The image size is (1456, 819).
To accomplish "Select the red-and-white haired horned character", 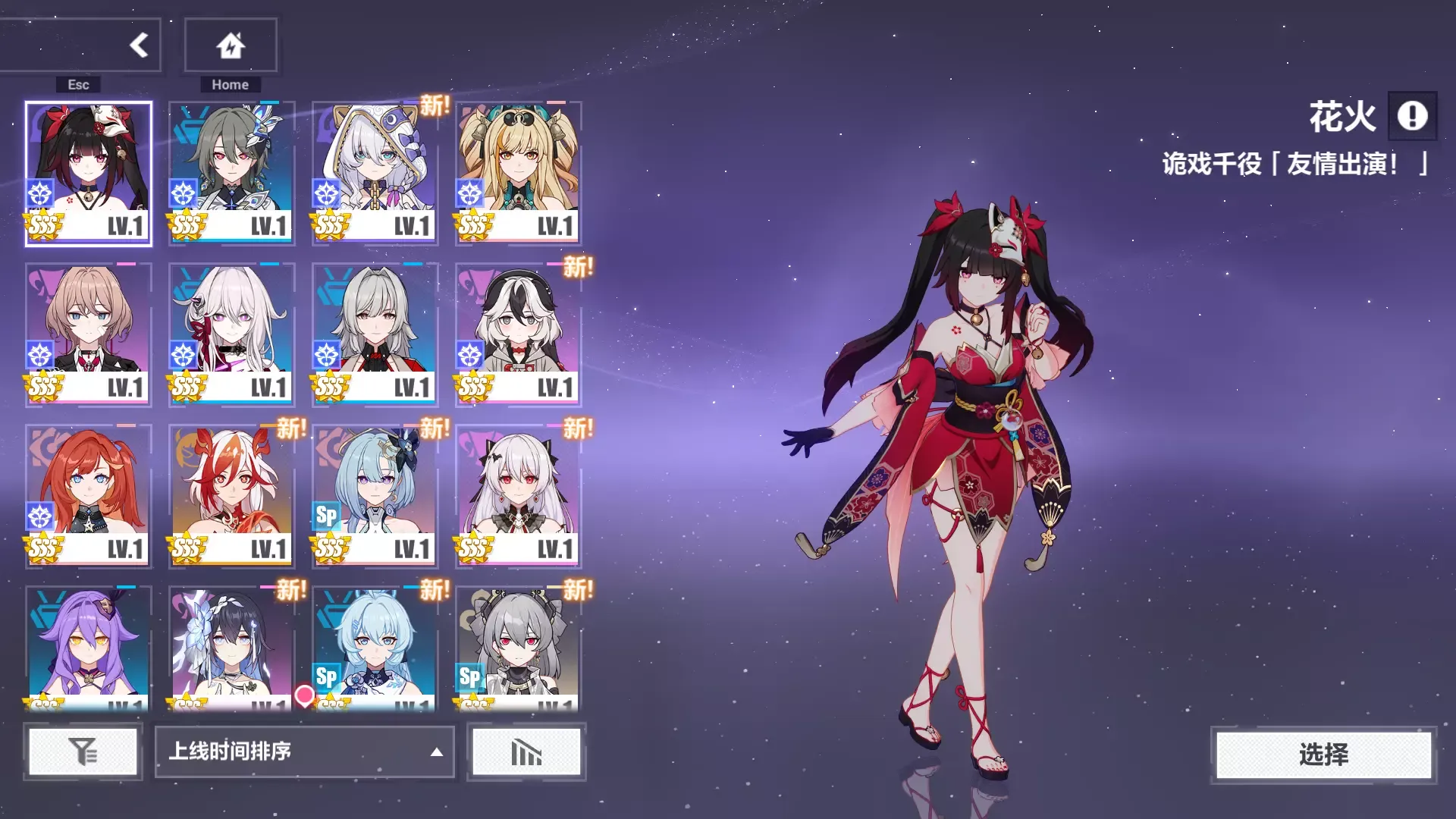I will [x=231, y=496].
